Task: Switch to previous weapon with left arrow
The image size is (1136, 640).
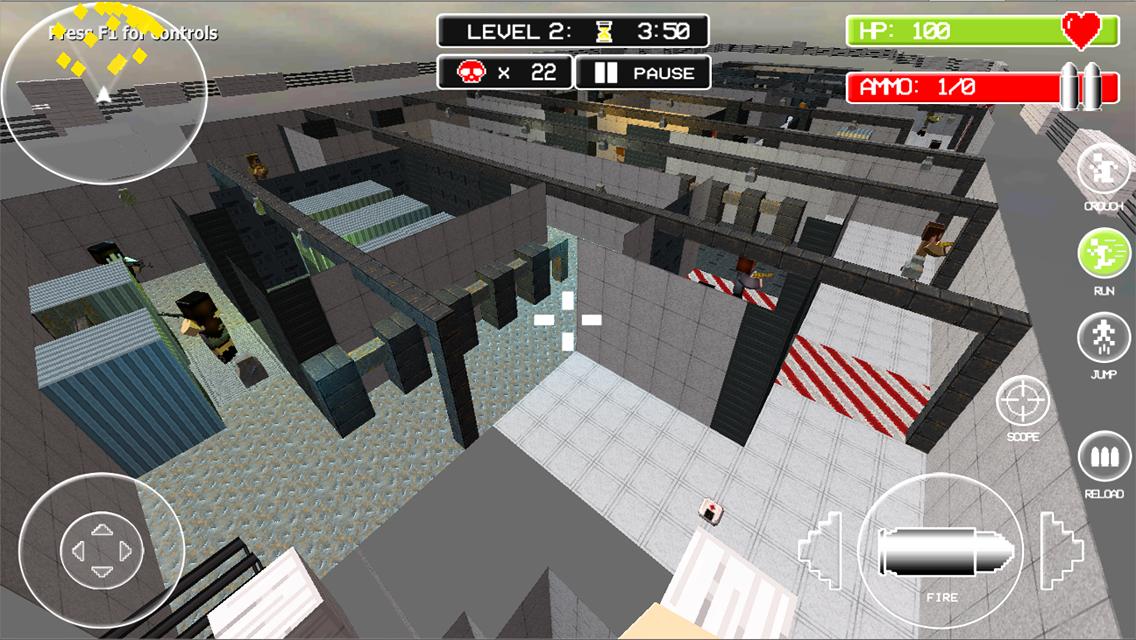Action: (820, 550)
